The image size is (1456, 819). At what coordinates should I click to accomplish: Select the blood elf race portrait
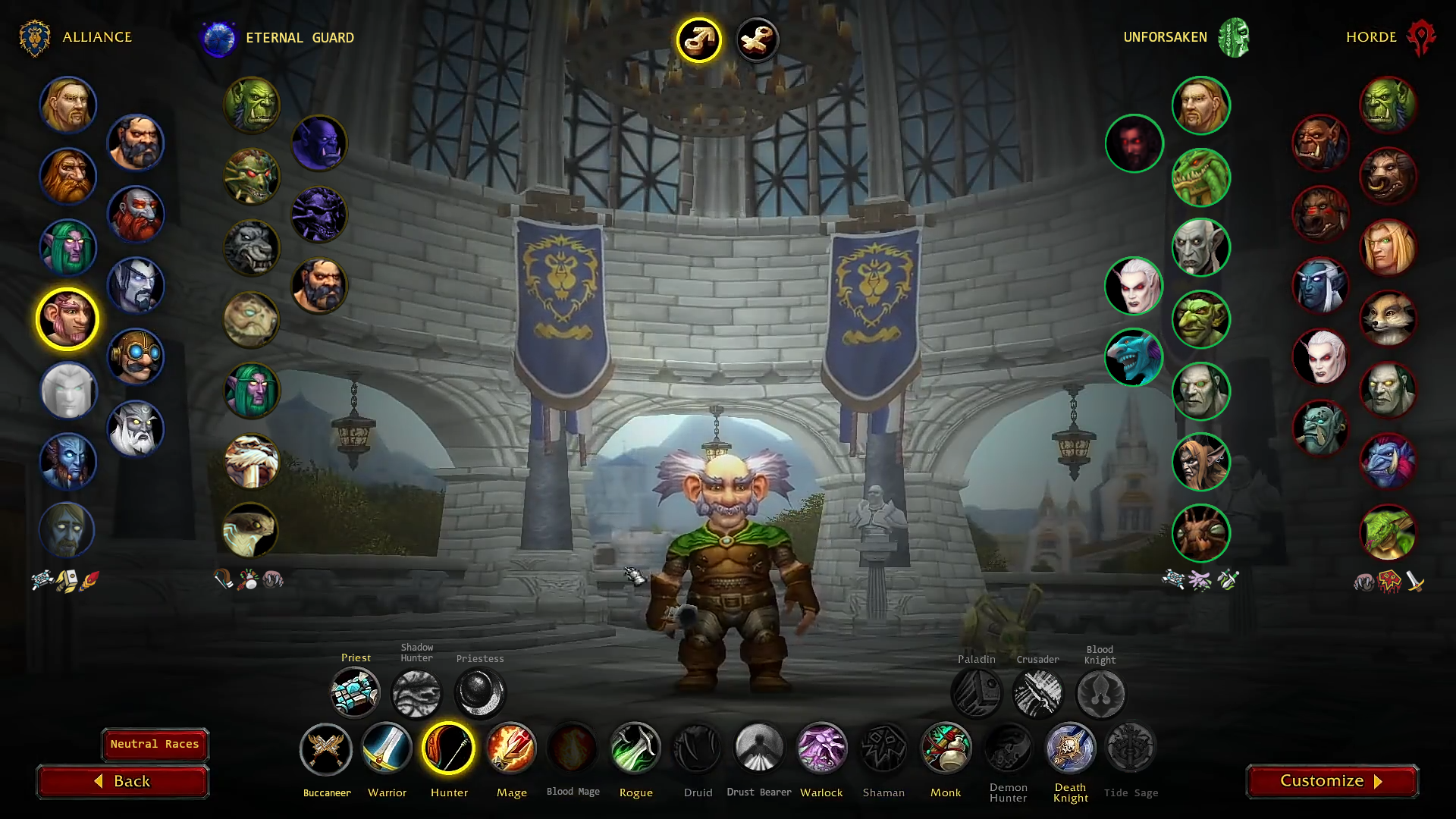pos(1388,247)
